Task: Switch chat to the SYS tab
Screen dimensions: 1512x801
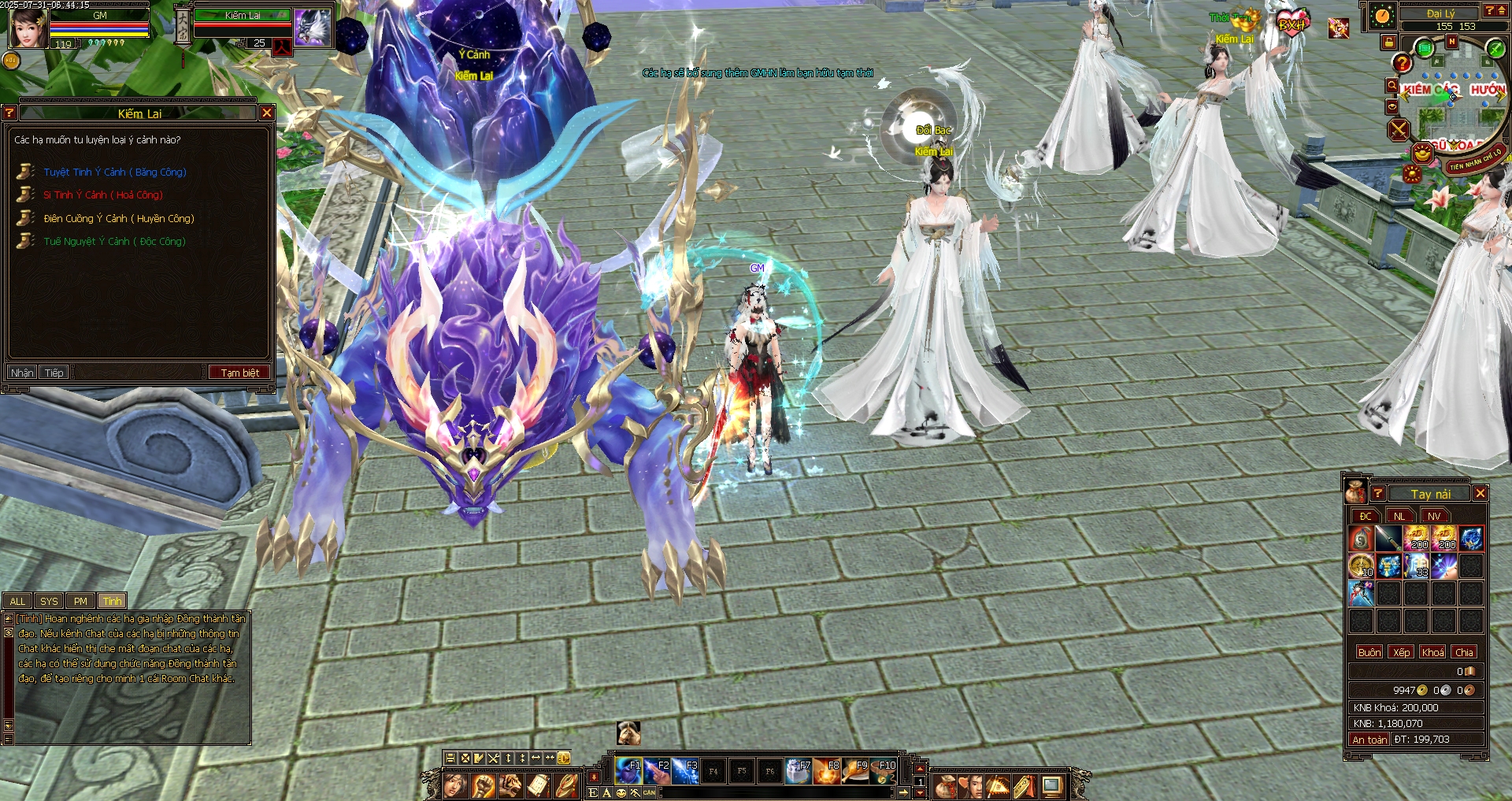Action: point(49,601)
